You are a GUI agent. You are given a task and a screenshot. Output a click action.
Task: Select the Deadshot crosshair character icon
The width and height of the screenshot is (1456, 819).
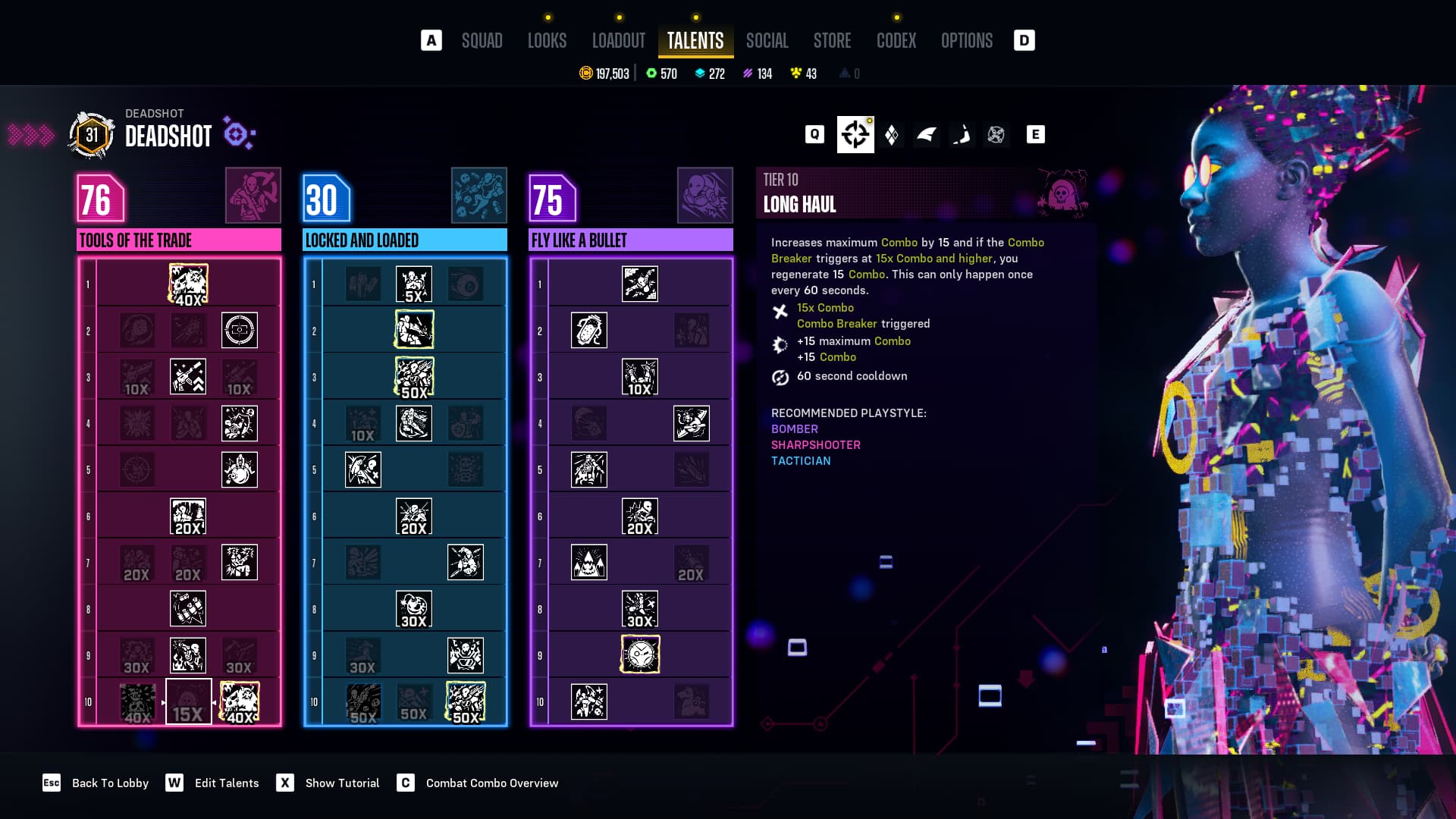(x=855, y=135)
